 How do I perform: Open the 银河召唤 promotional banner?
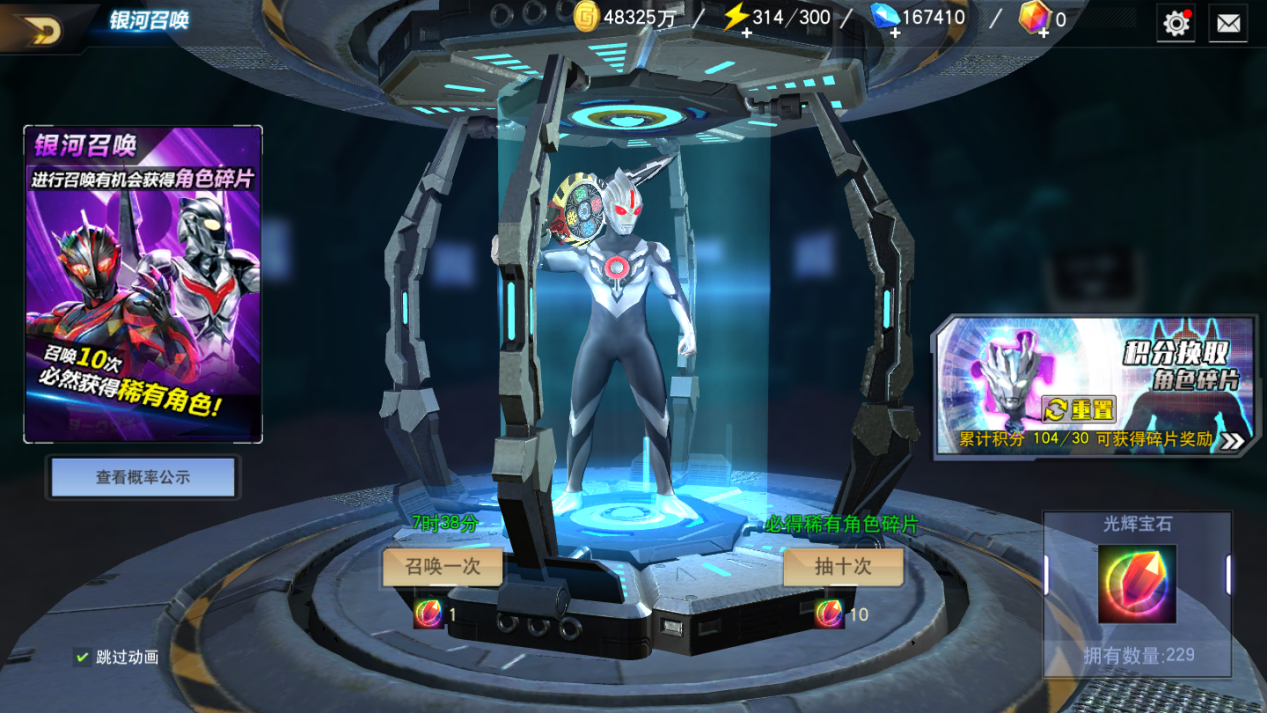point(143,284)
